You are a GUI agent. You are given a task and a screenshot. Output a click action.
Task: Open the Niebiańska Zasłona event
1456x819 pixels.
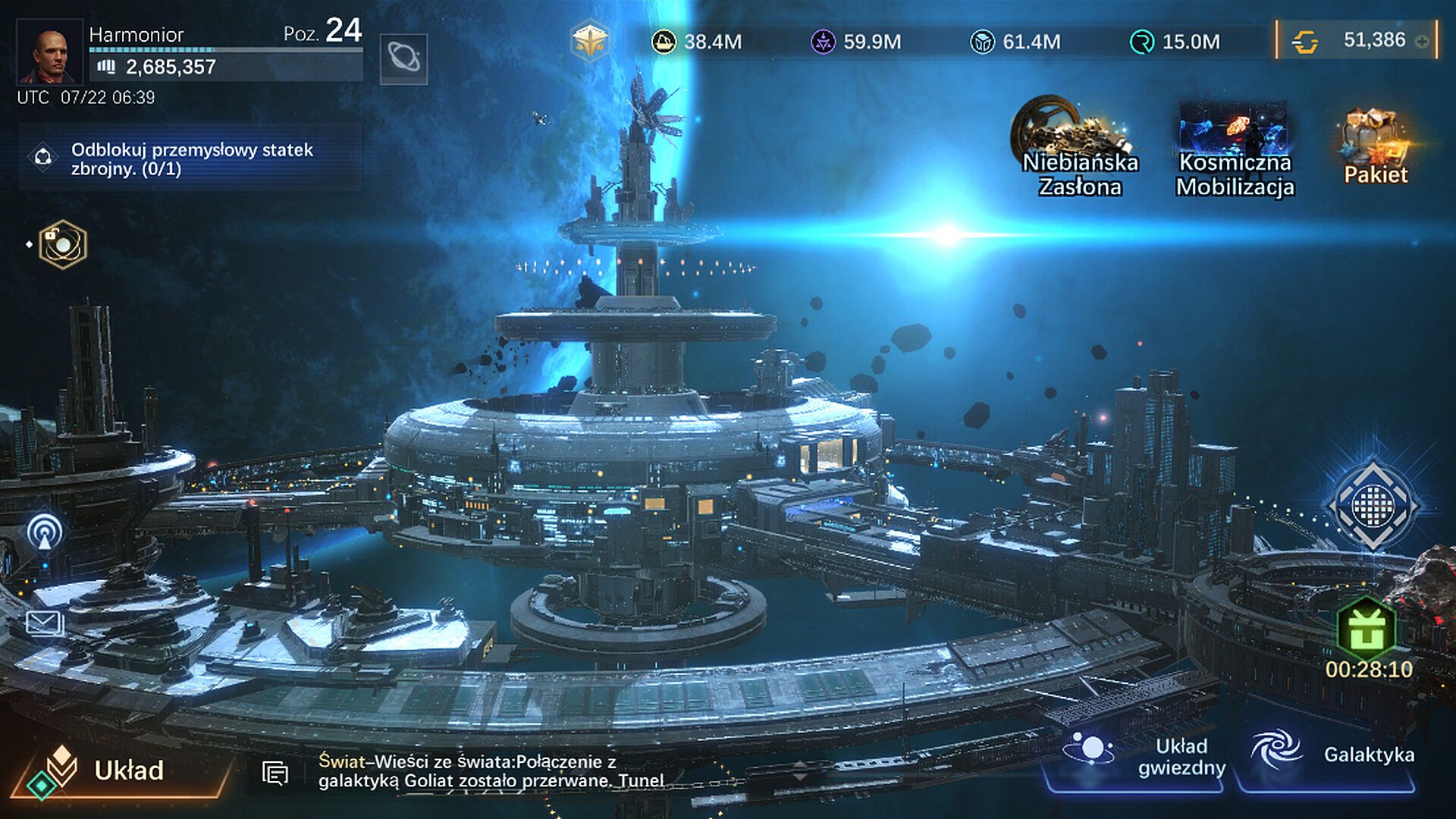click(x=1078, y=147)
